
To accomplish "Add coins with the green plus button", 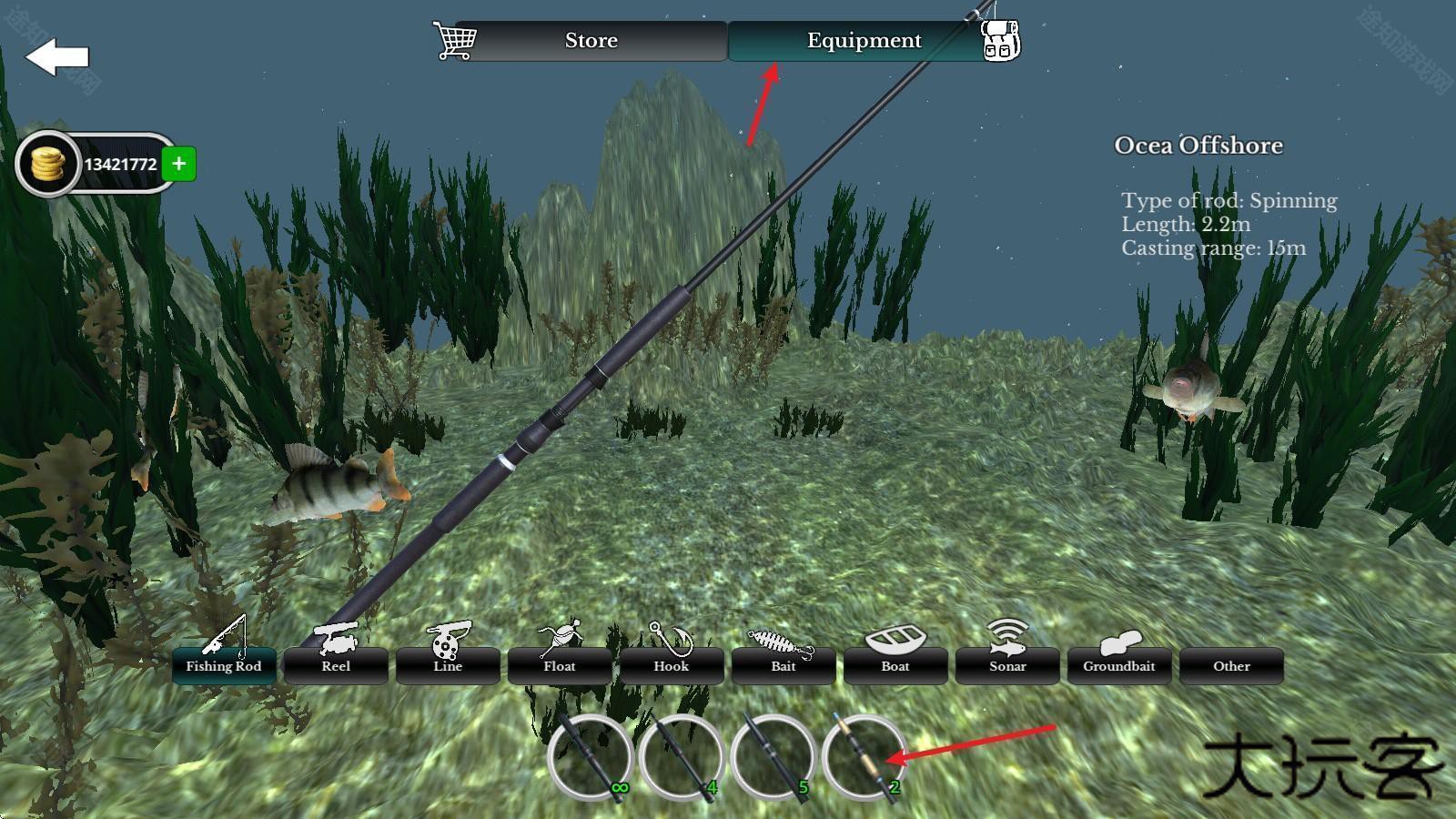I will tap(179, 164).
